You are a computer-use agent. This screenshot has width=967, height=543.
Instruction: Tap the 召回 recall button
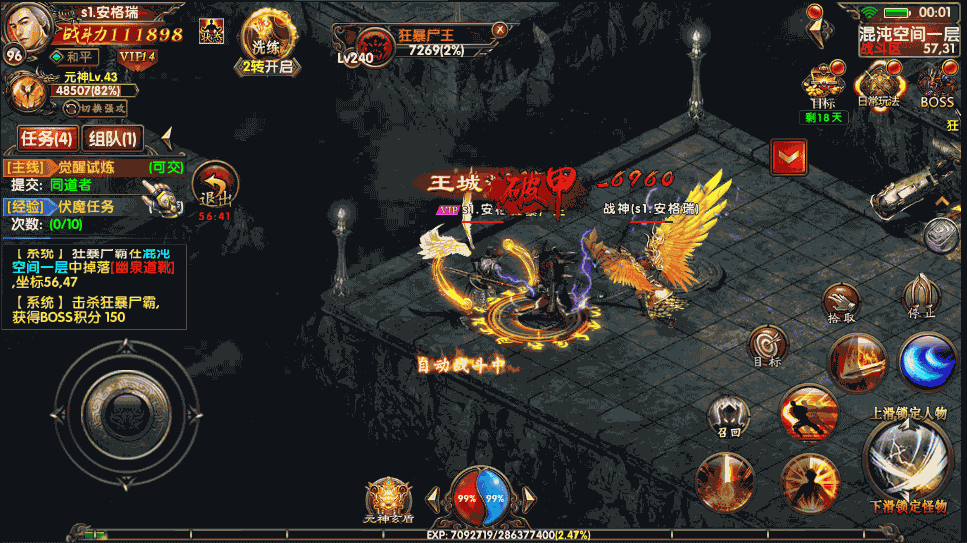coord(728,415)
